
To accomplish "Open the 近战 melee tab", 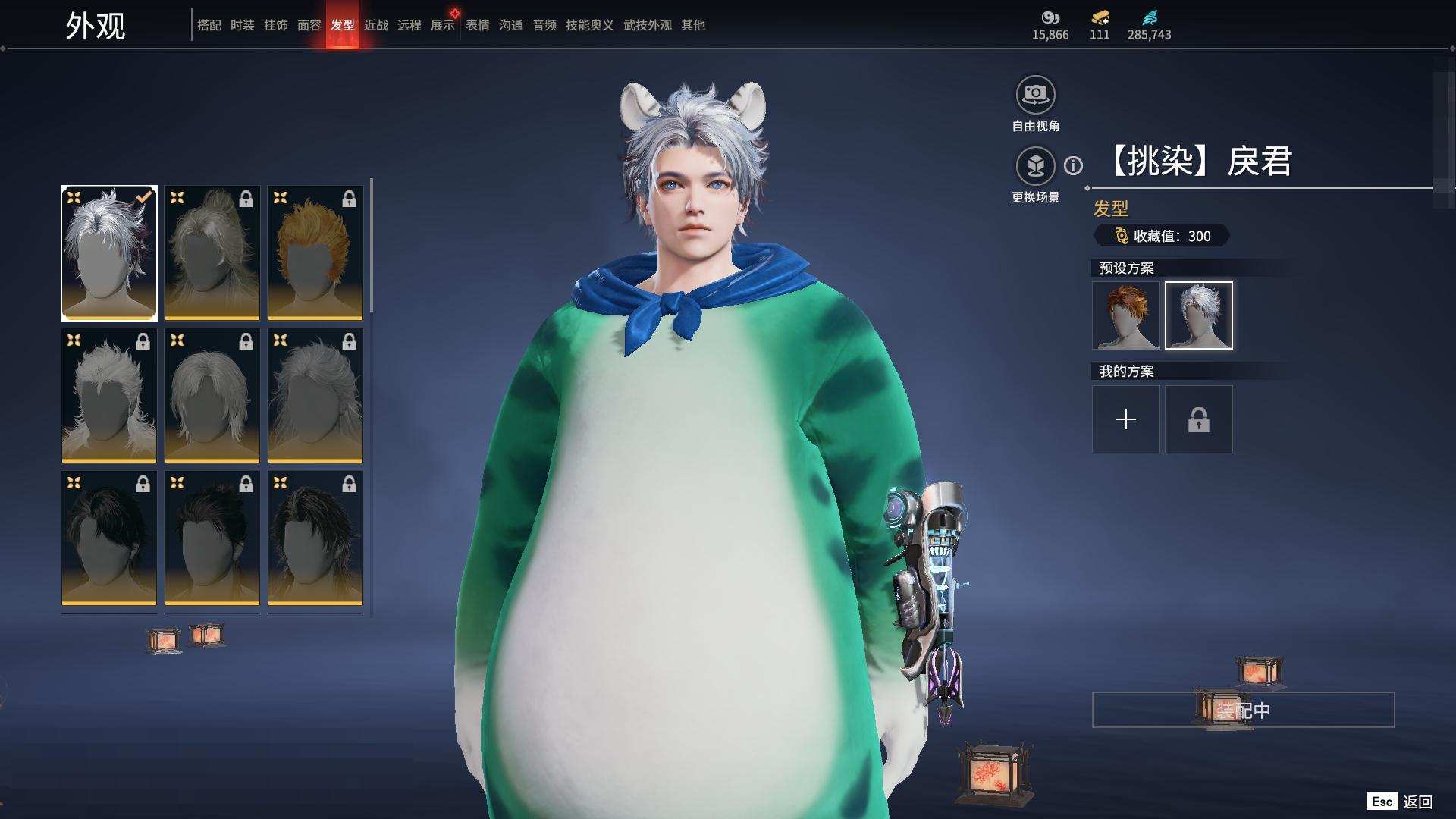I will [375, 25].
